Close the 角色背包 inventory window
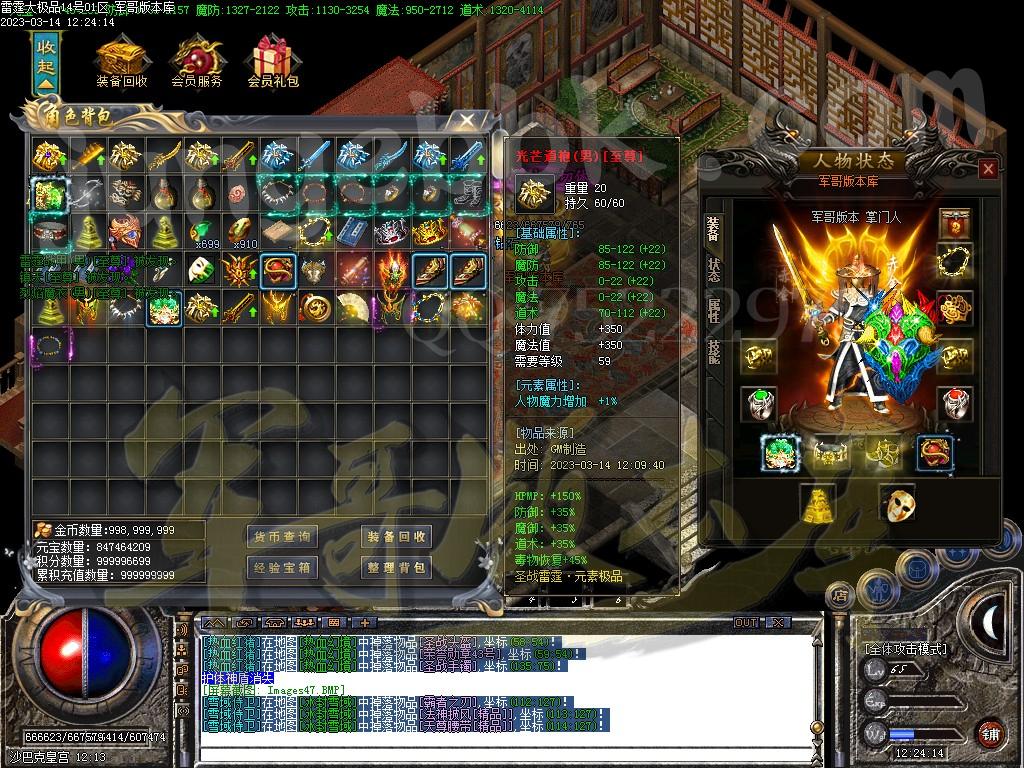Image resolution: width=1024 pixels, height=768 pixels. tap(466, 121)
